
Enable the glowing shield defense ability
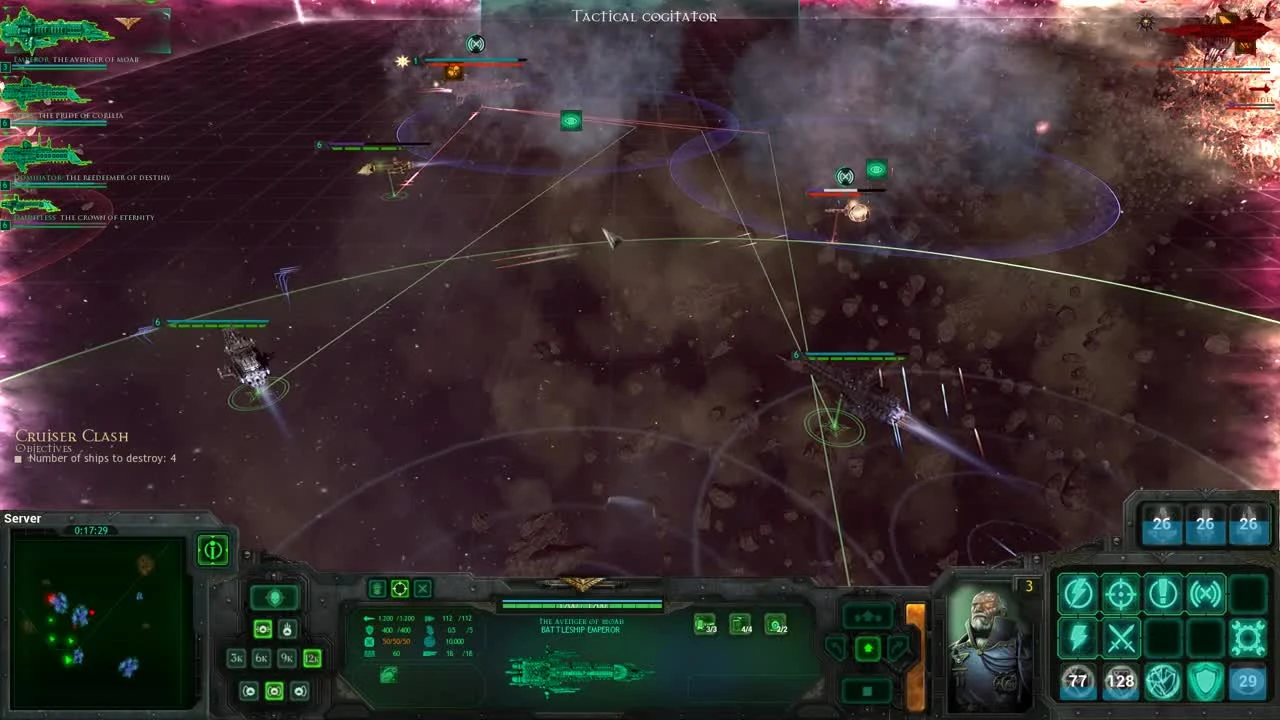[x=1205, y=681]
